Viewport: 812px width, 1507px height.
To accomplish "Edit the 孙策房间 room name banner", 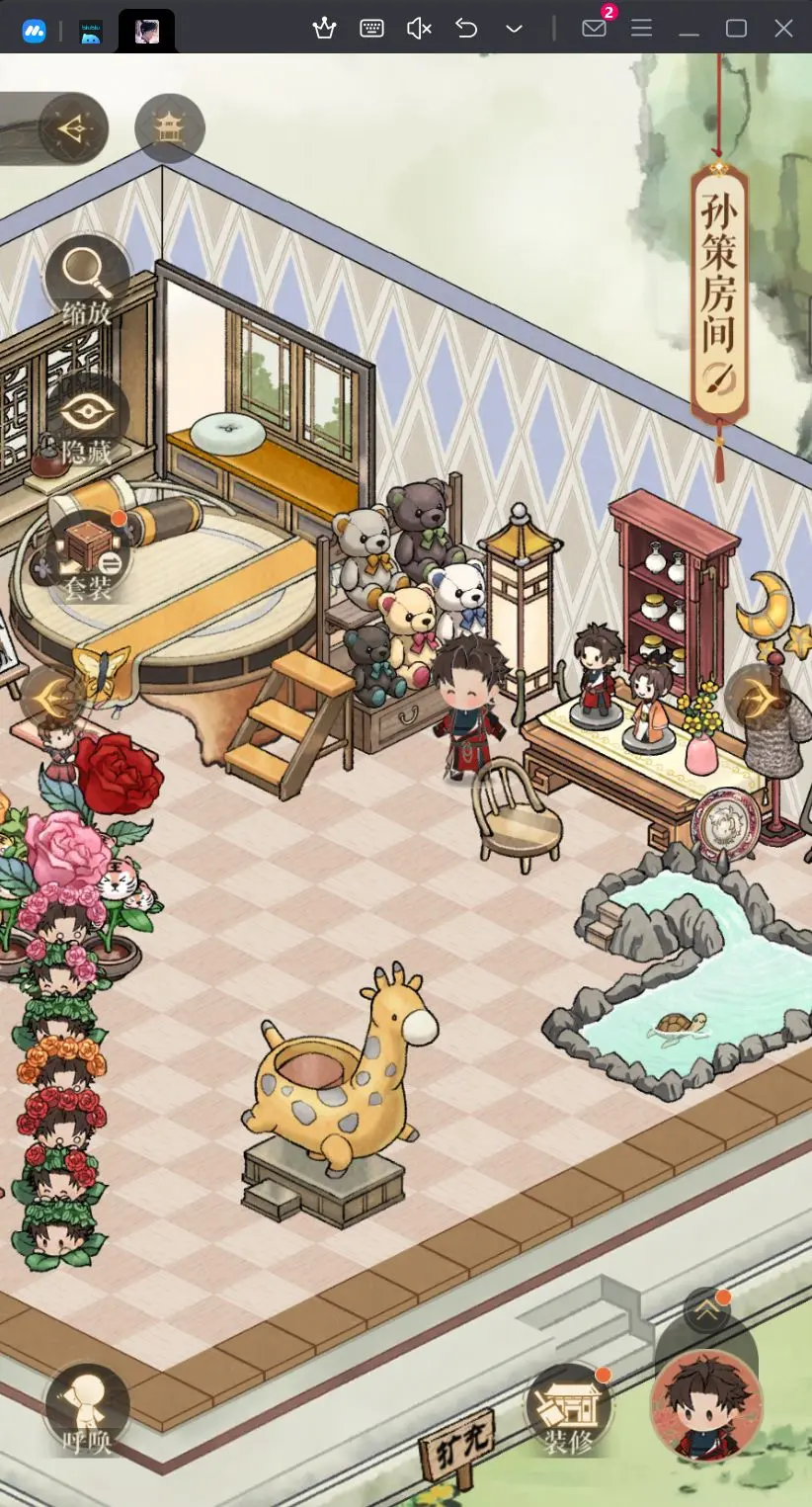I will click(718, 287).
